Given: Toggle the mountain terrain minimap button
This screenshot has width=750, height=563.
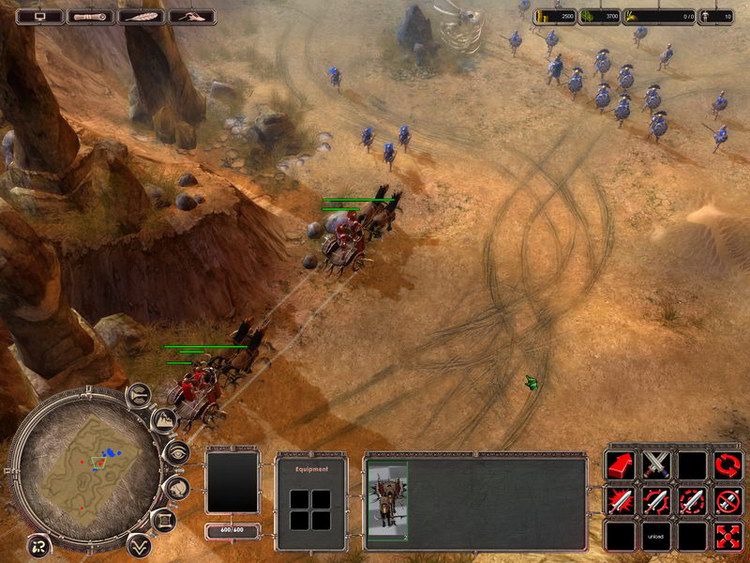Looking at the screenshot, I should pyautogui.click(x=164, y=420).
